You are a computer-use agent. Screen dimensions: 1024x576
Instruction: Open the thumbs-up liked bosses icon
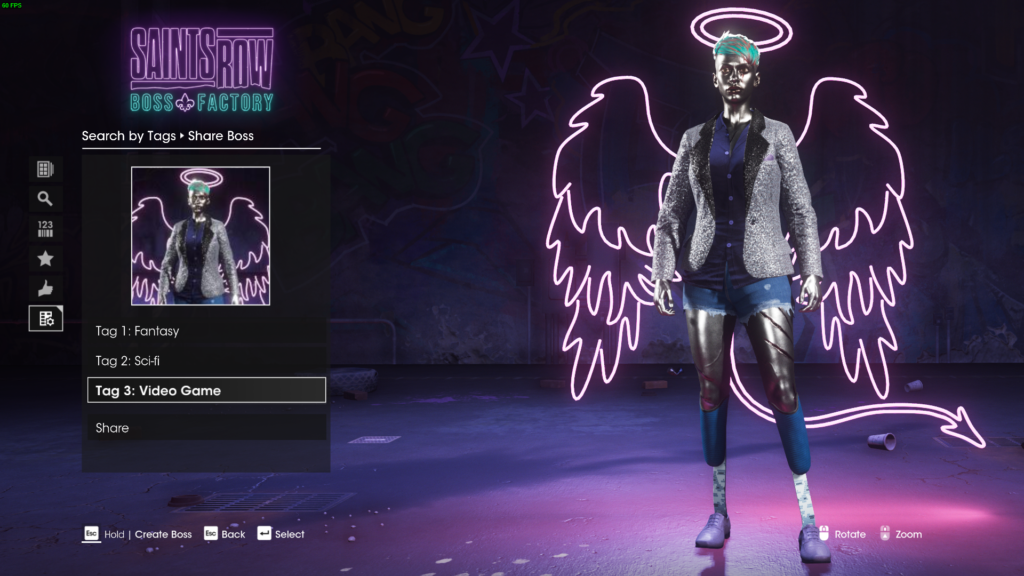click(x=45, y=289)
